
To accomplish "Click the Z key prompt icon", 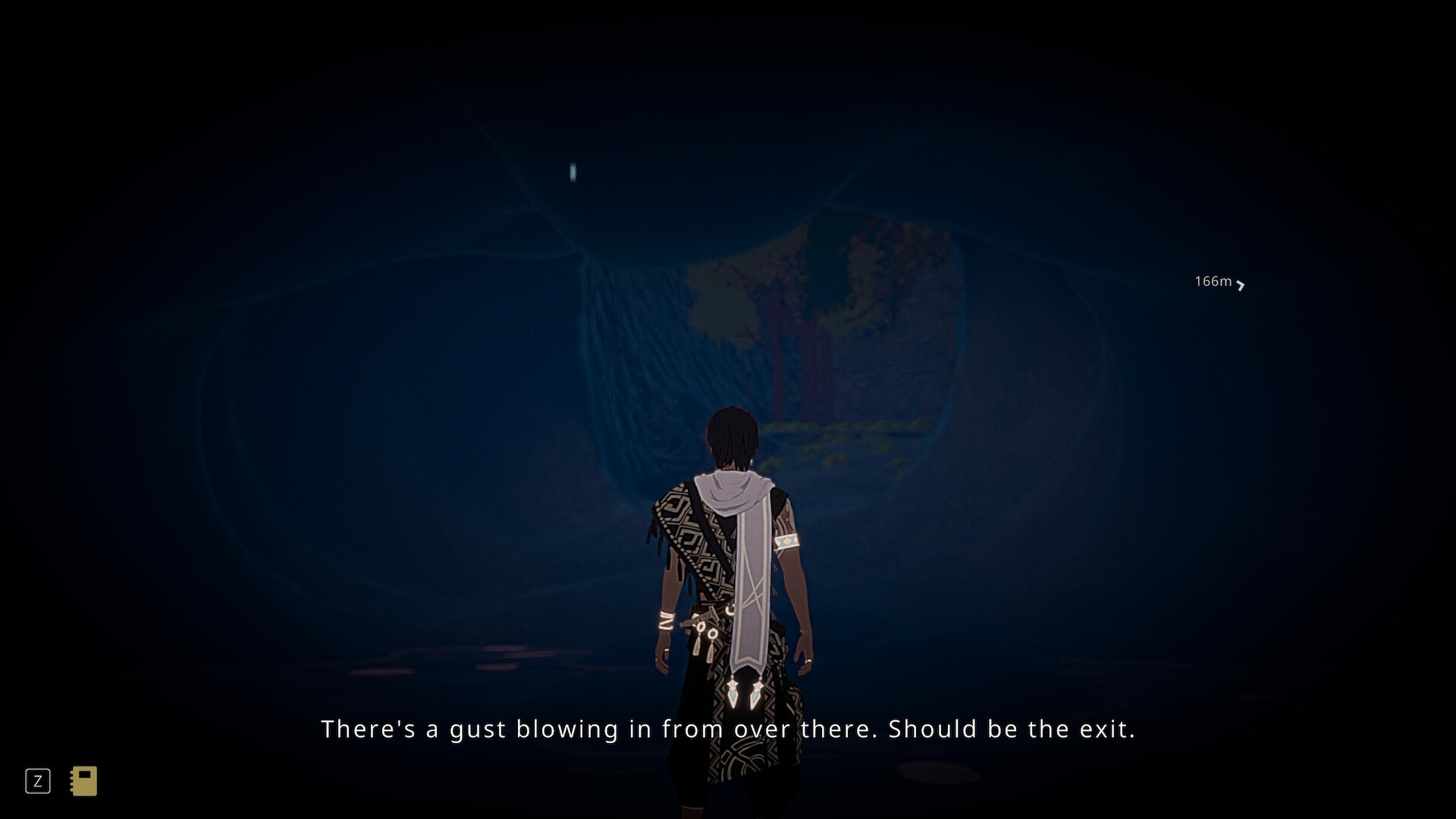I will (39, 780).
